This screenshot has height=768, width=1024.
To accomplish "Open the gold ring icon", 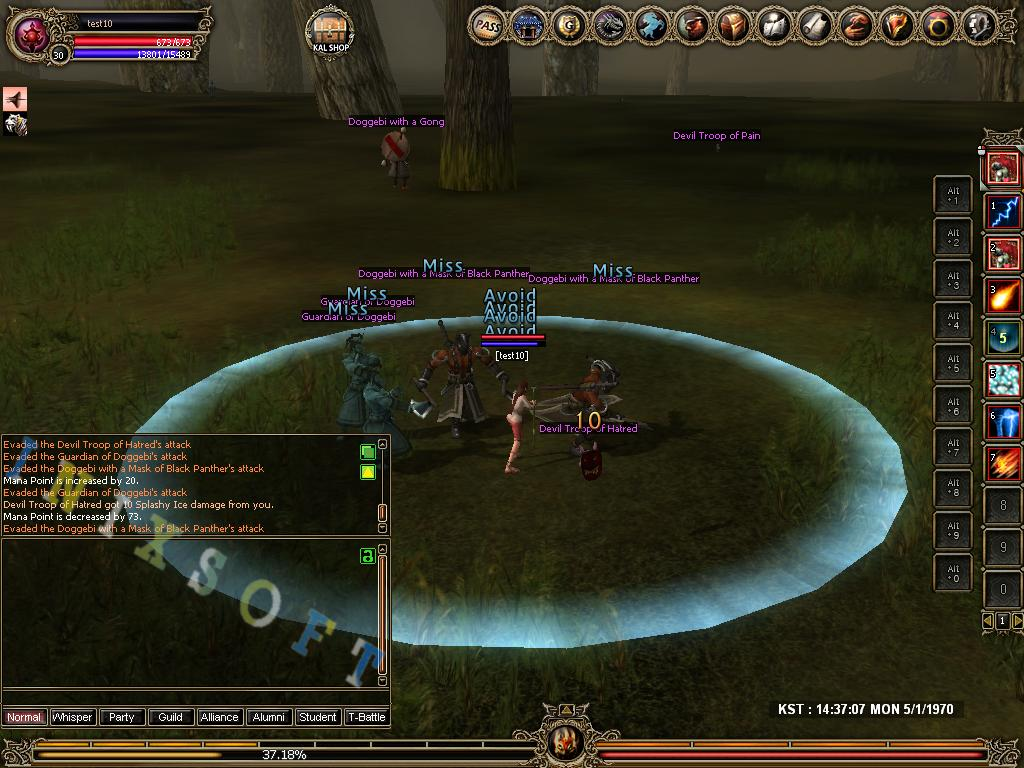I will (x=938, y=26).
